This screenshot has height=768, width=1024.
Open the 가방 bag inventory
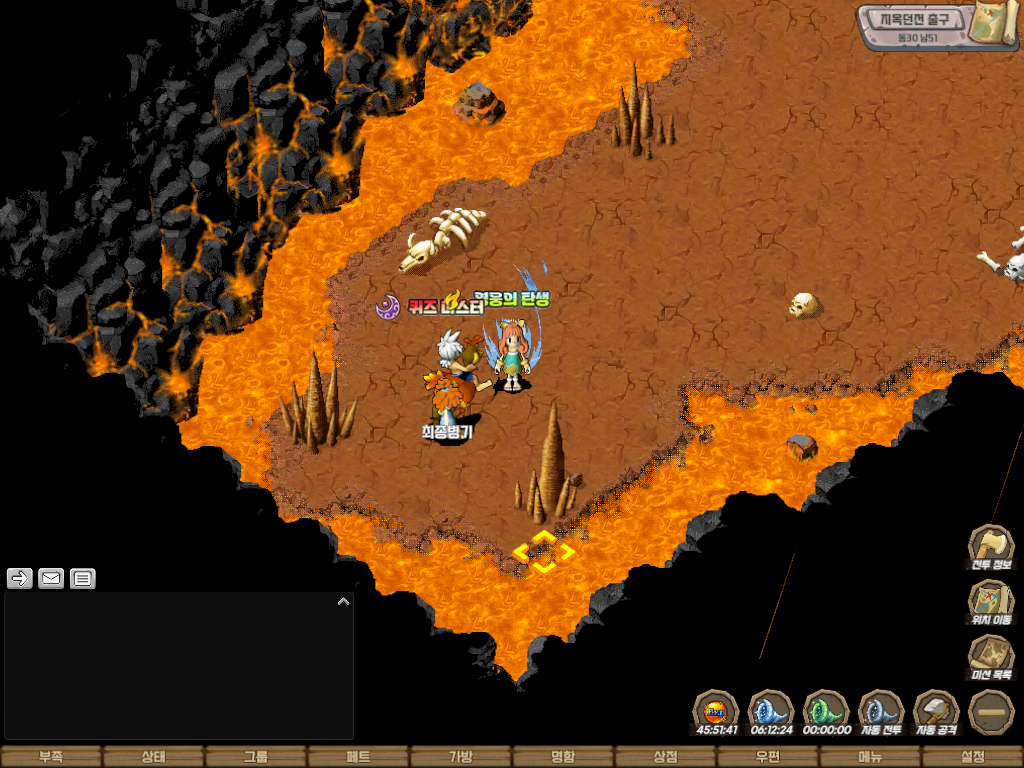point(460,757)
